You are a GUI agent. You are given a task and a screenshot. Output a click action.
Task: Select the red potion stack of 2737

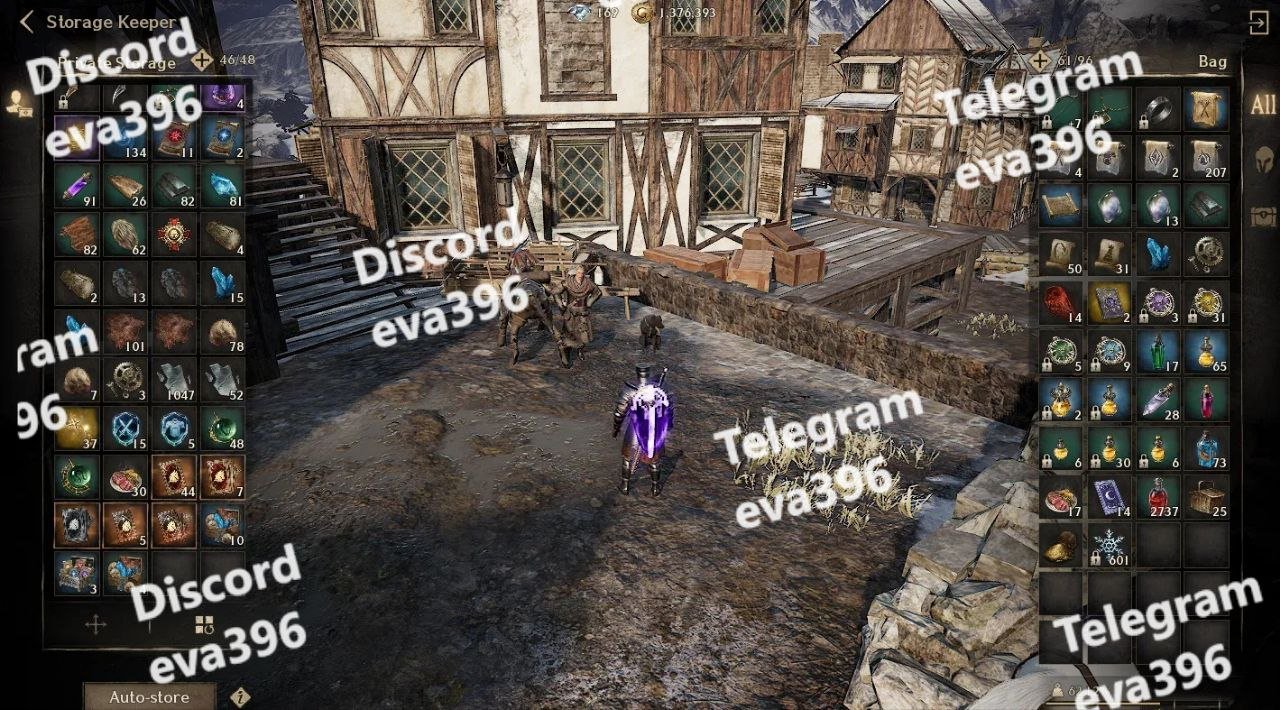coord(1158,496)
